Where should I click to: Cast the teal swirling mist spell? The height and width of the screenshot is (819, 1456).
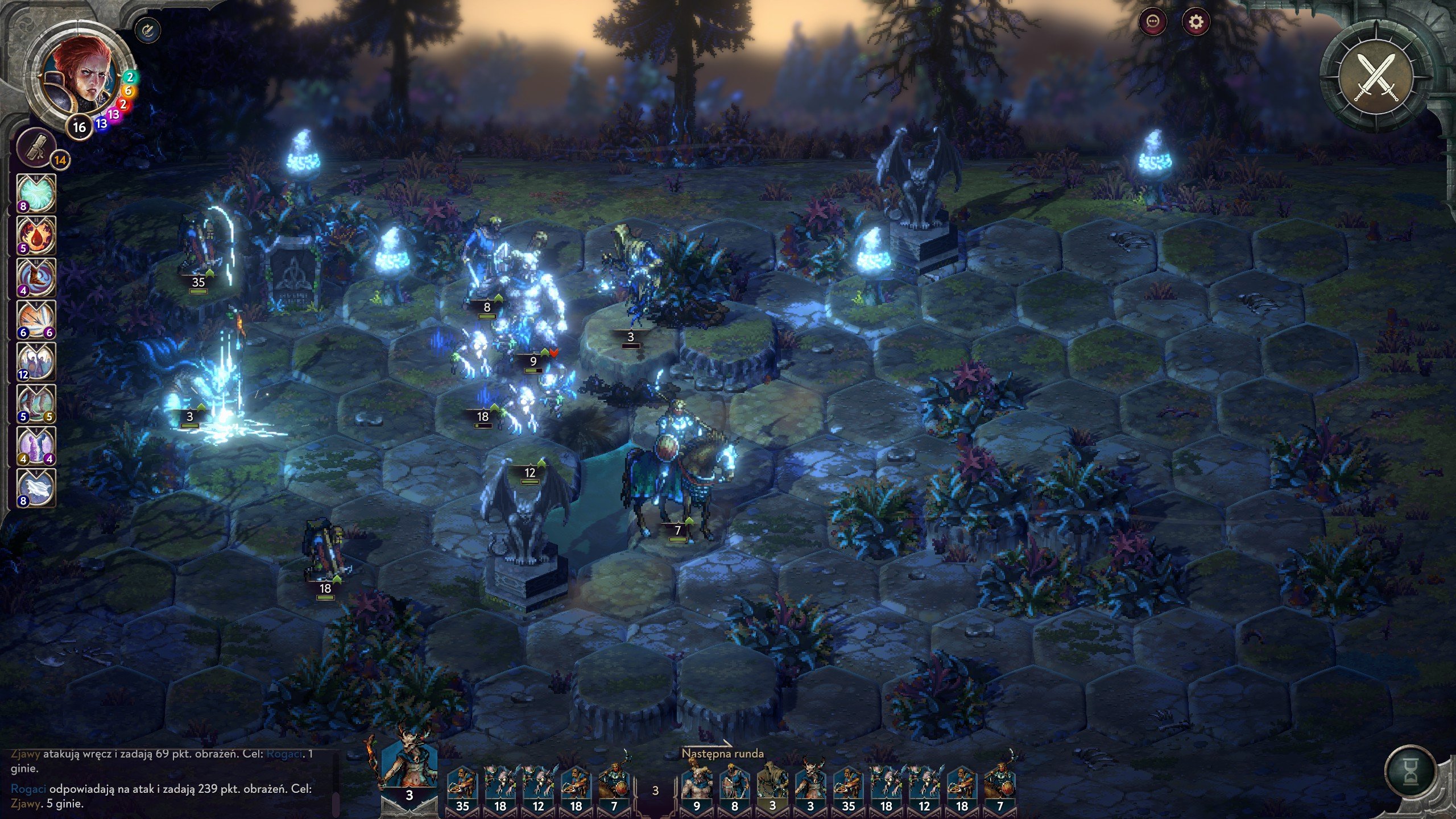(36, 193)
